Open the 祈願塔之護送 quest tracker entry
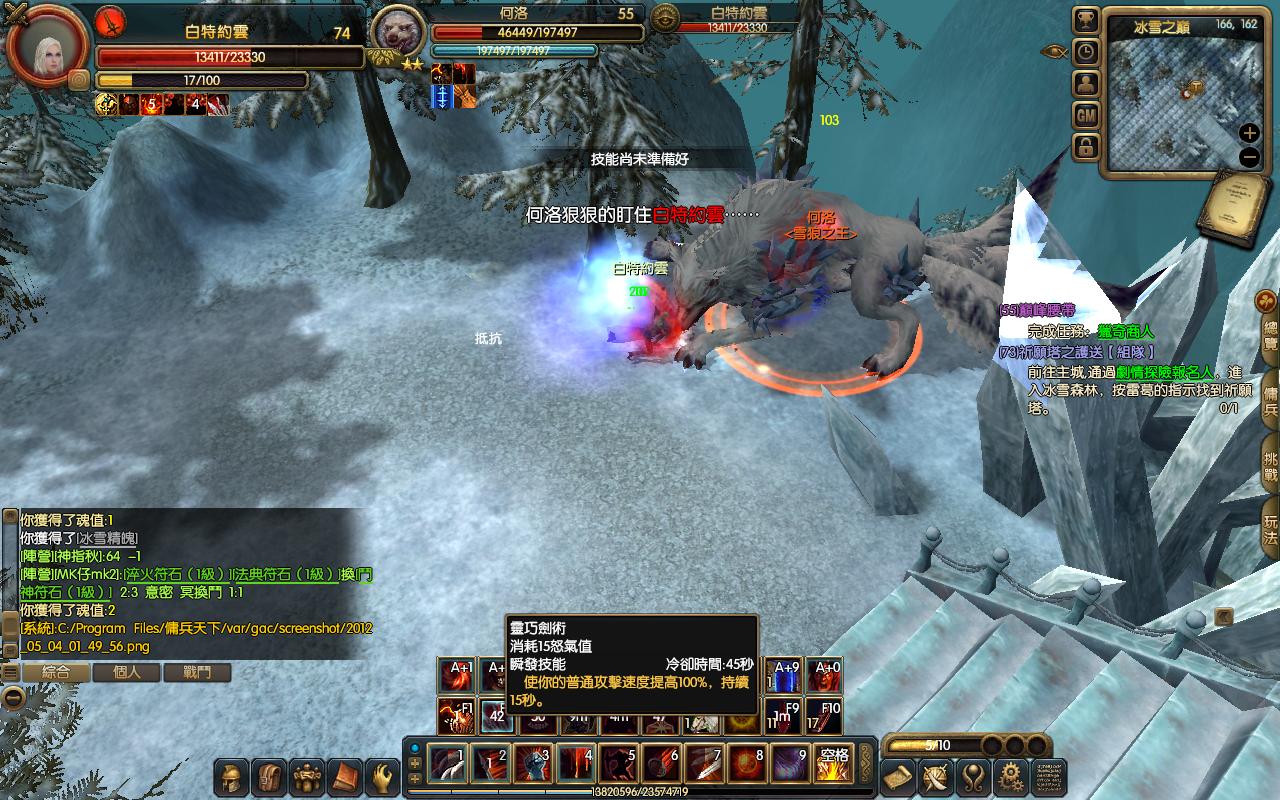The width and height of the screenshot is (1280, 800). tap(1085, 352)
